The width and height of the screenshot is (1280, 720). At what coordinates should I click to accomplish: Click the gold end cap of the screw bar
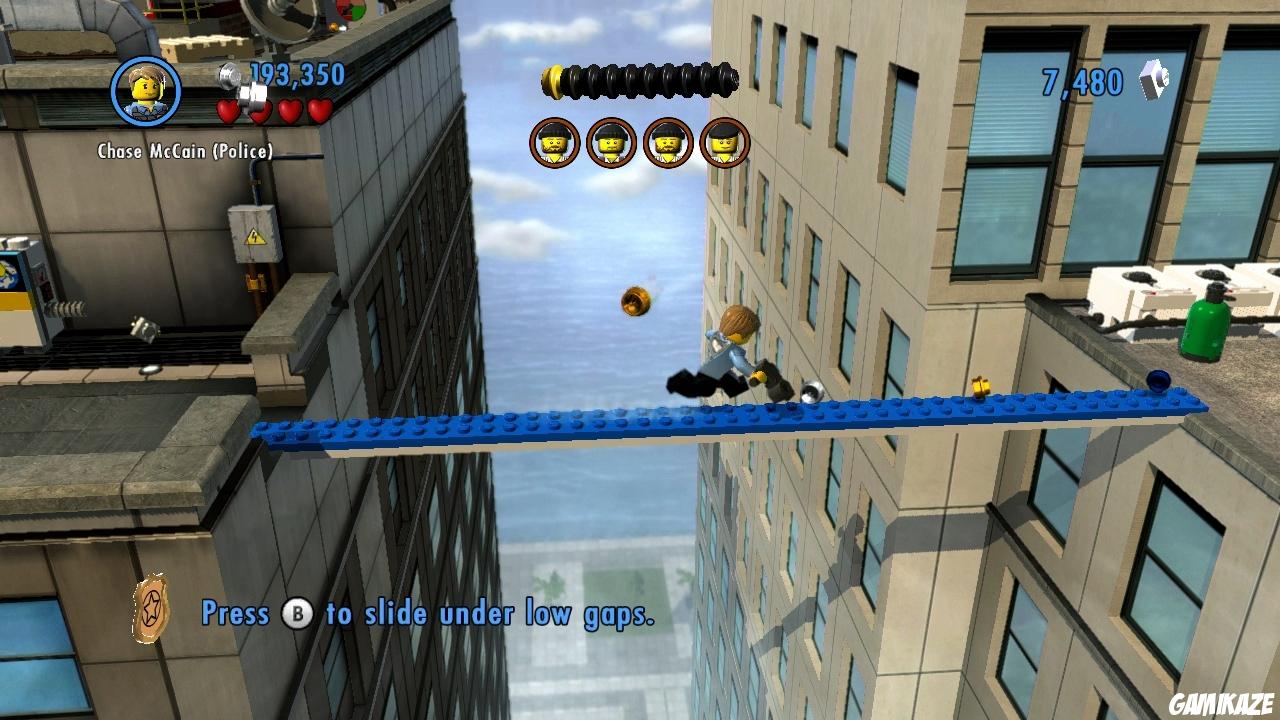coord(552,80)
